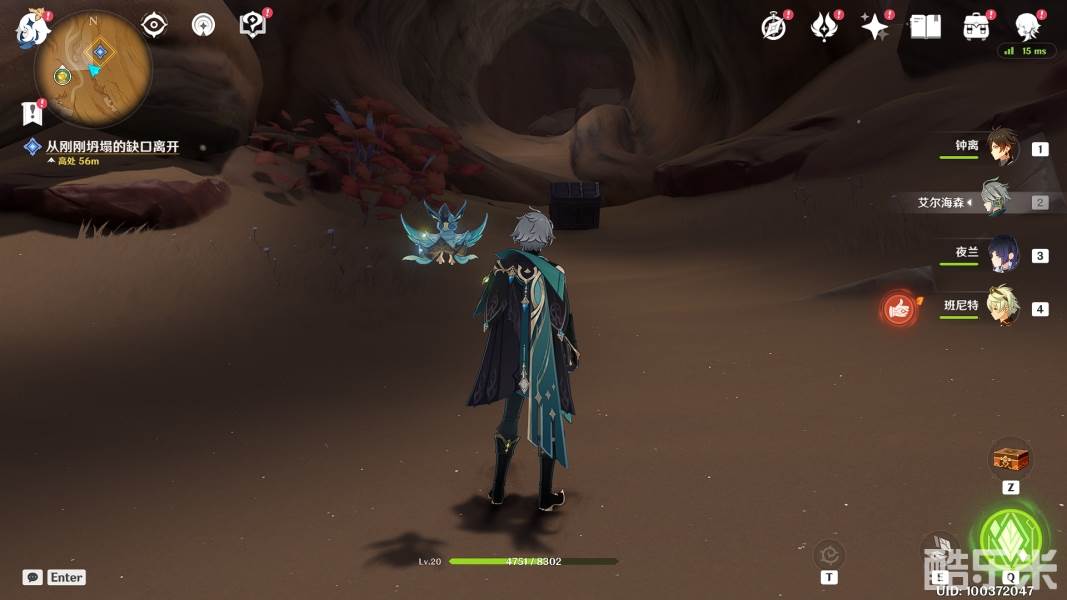This screenshot has height=600, width=1067.
Task: Open the question-mark tutorial book icon
Action: pos(253,25)
